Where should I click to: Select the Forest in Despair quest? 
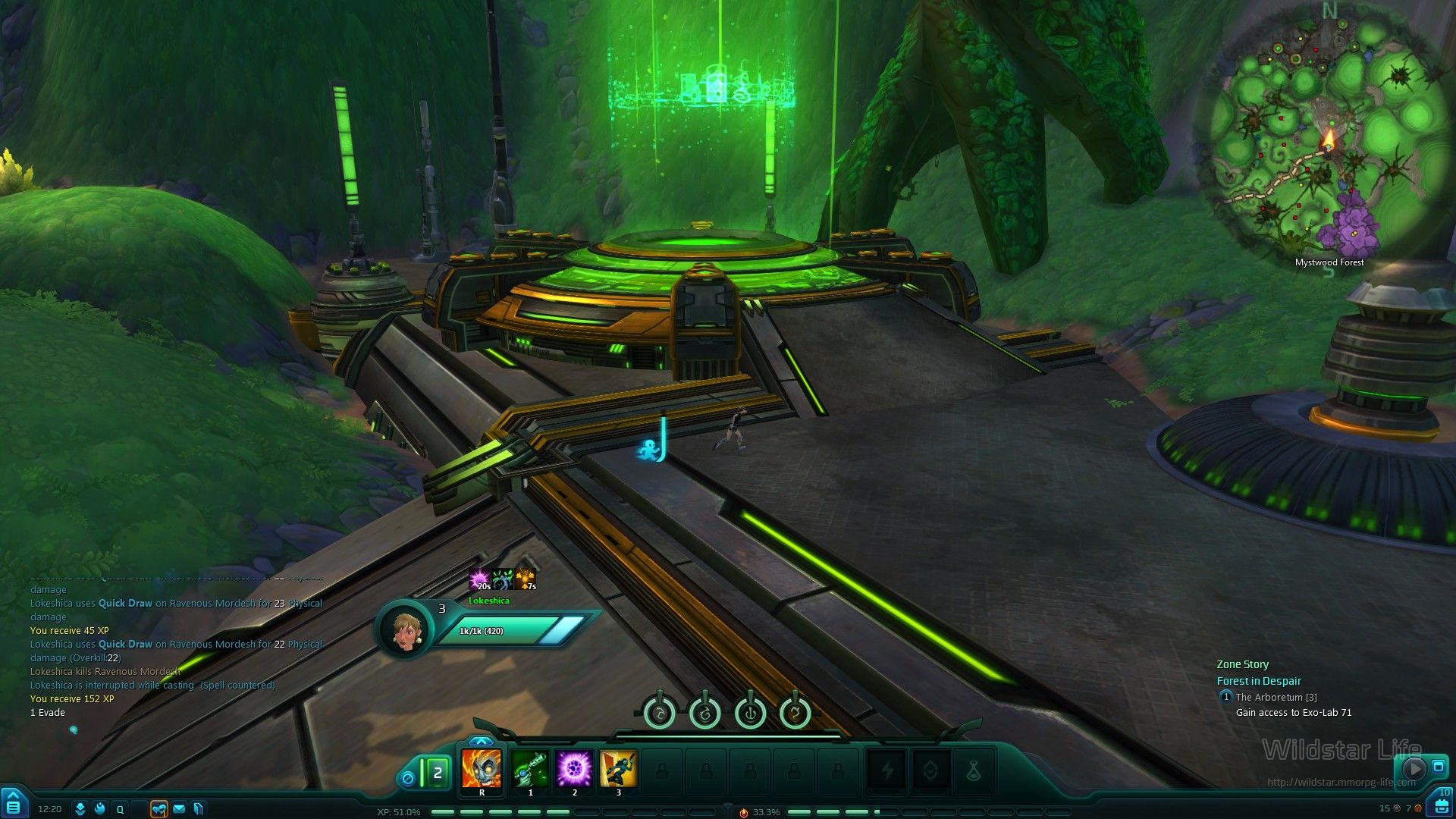[x=1259, y=681]
